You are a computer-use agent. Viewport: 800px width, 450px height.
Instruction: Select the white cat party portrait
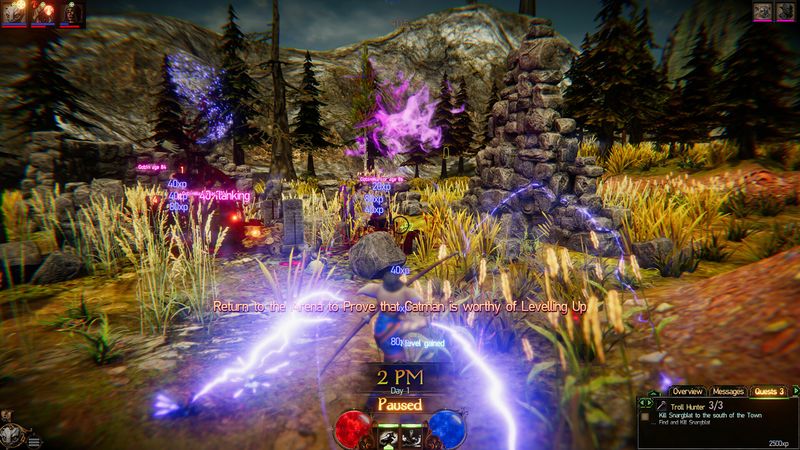pyautogui.click(x=17, y=12)
